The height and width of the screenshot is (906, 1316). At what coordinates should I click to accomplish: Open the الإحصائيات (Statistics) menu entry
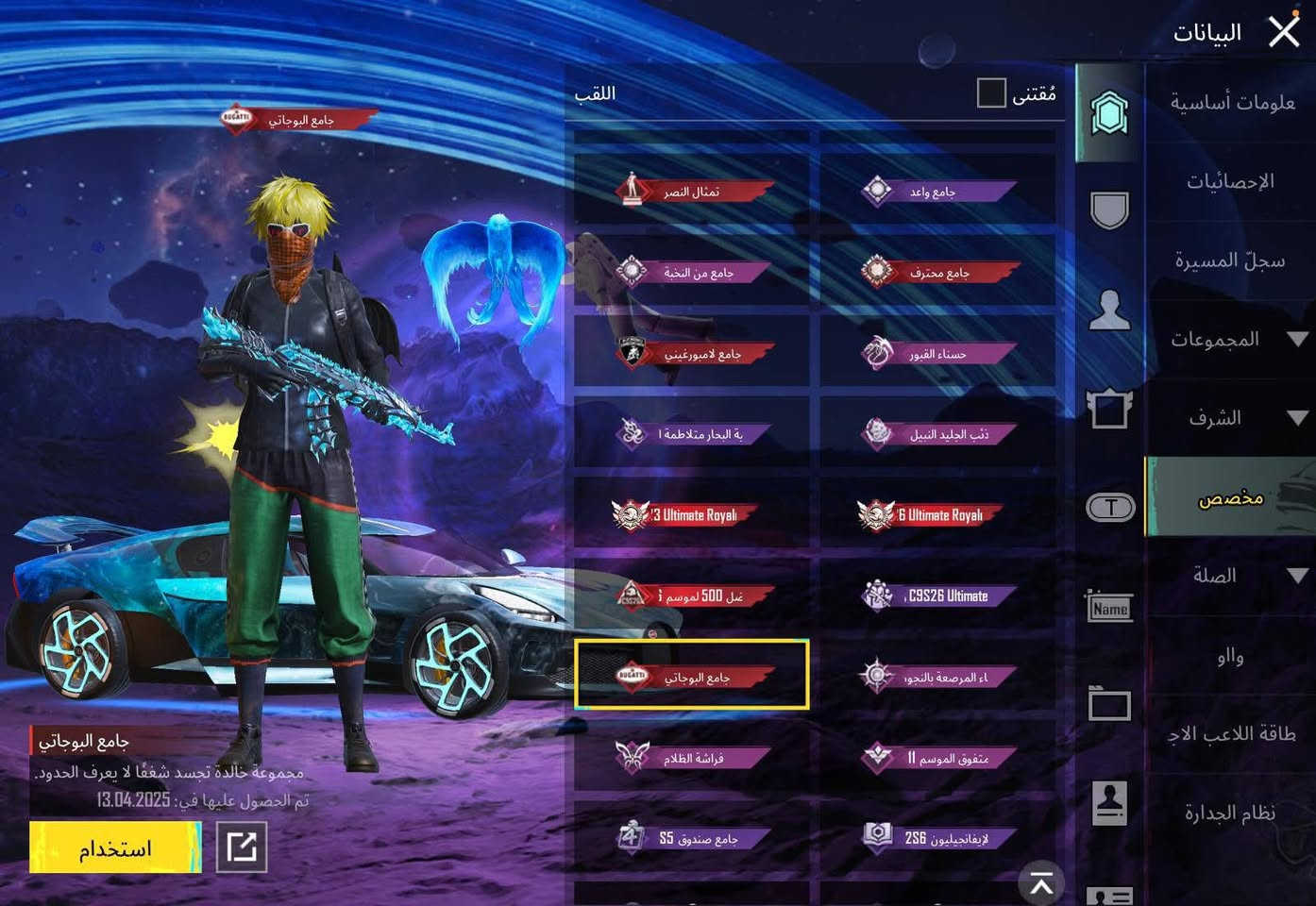[x=1229, y=181]
